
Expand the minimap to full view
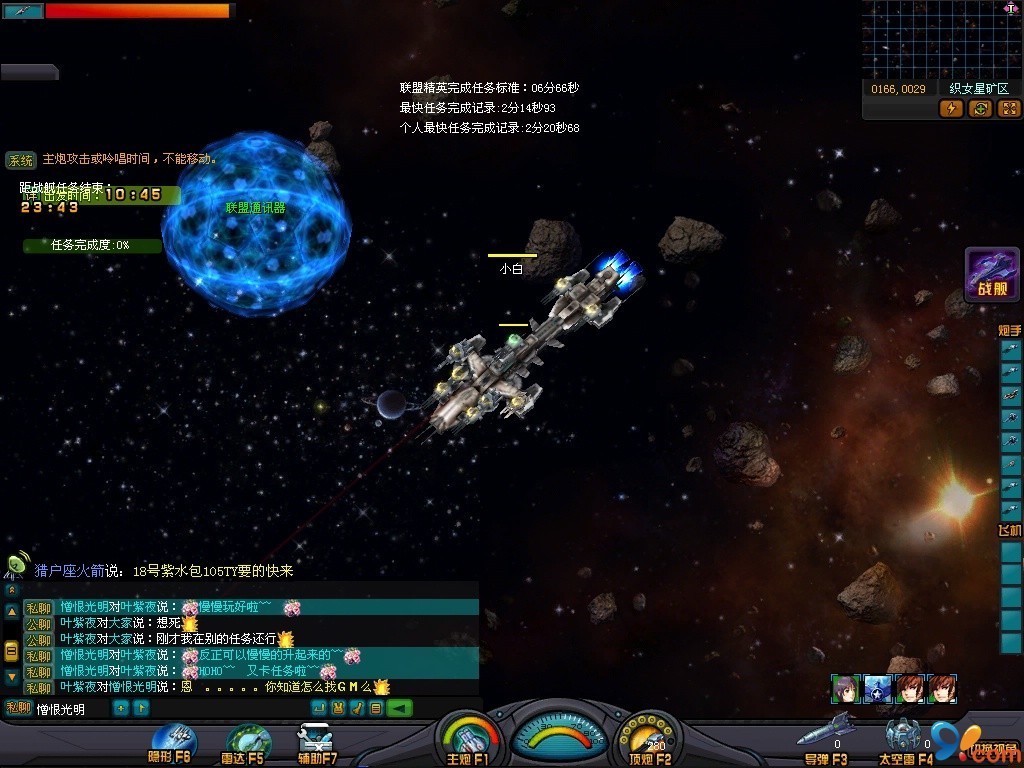1009,108
